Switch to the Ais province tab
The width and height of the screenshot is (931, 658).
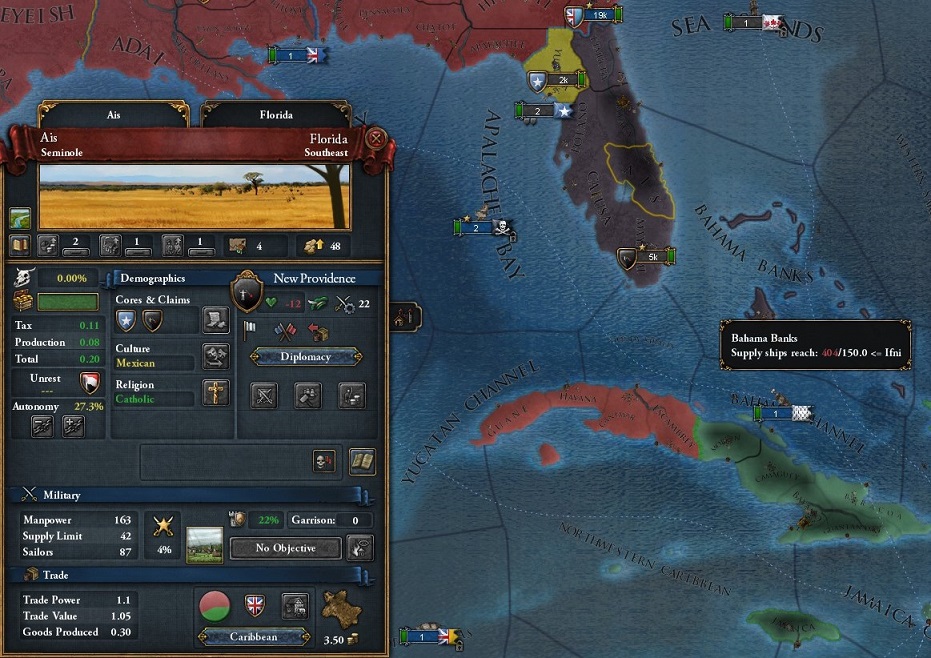coord(113,115)
